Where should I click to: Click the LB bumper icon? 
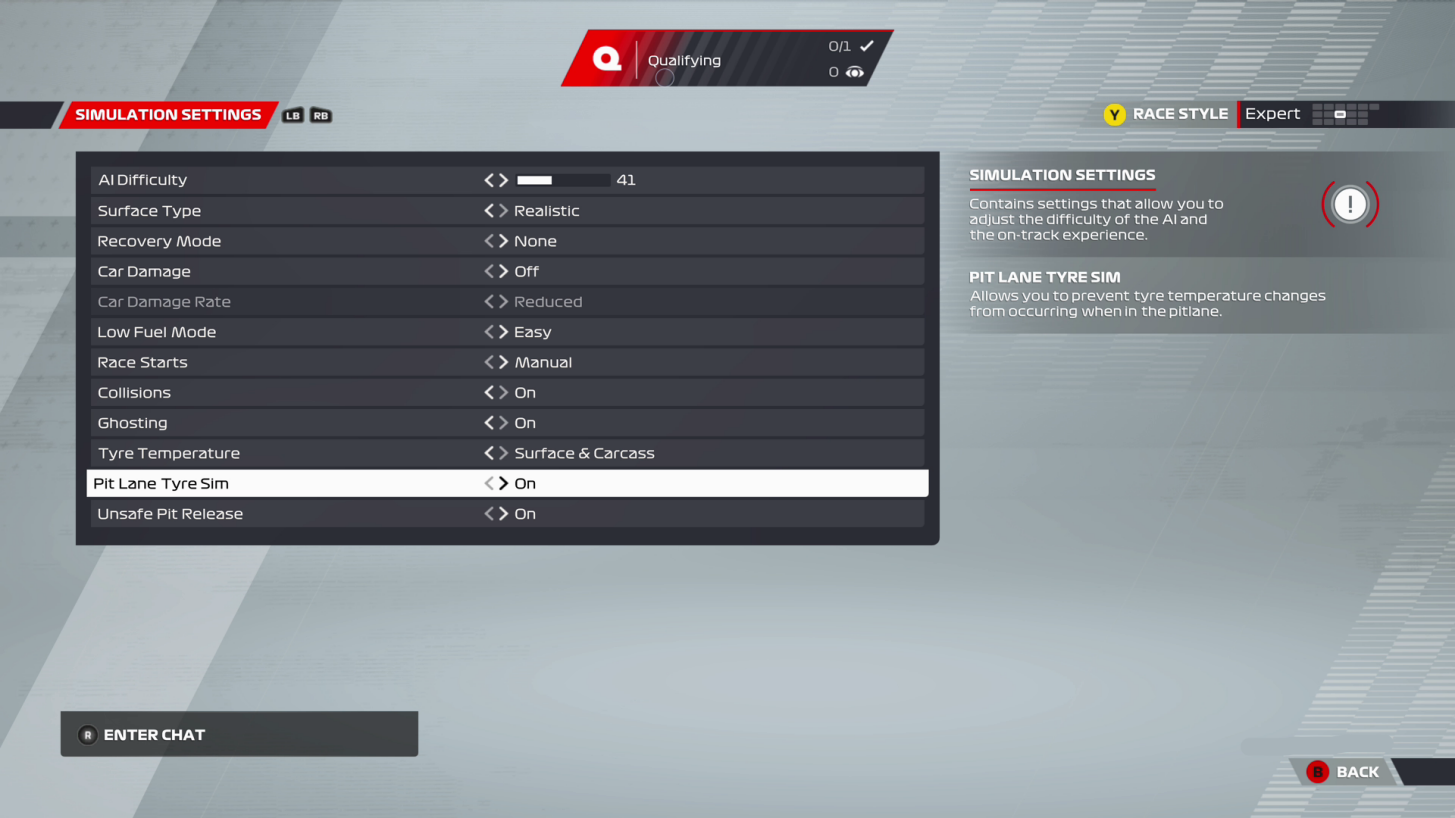(x=292, y=115)
